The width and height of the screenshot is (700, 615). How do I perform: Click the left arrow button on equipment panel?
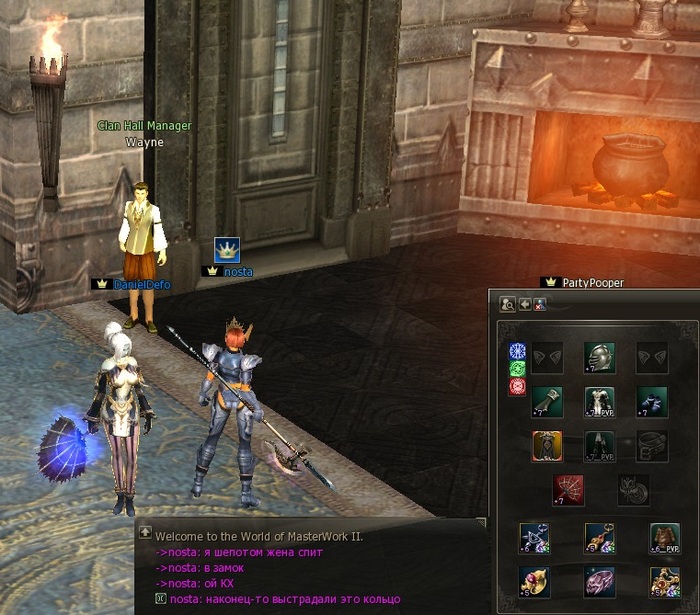pyautogui.click(x=525, y=304)
